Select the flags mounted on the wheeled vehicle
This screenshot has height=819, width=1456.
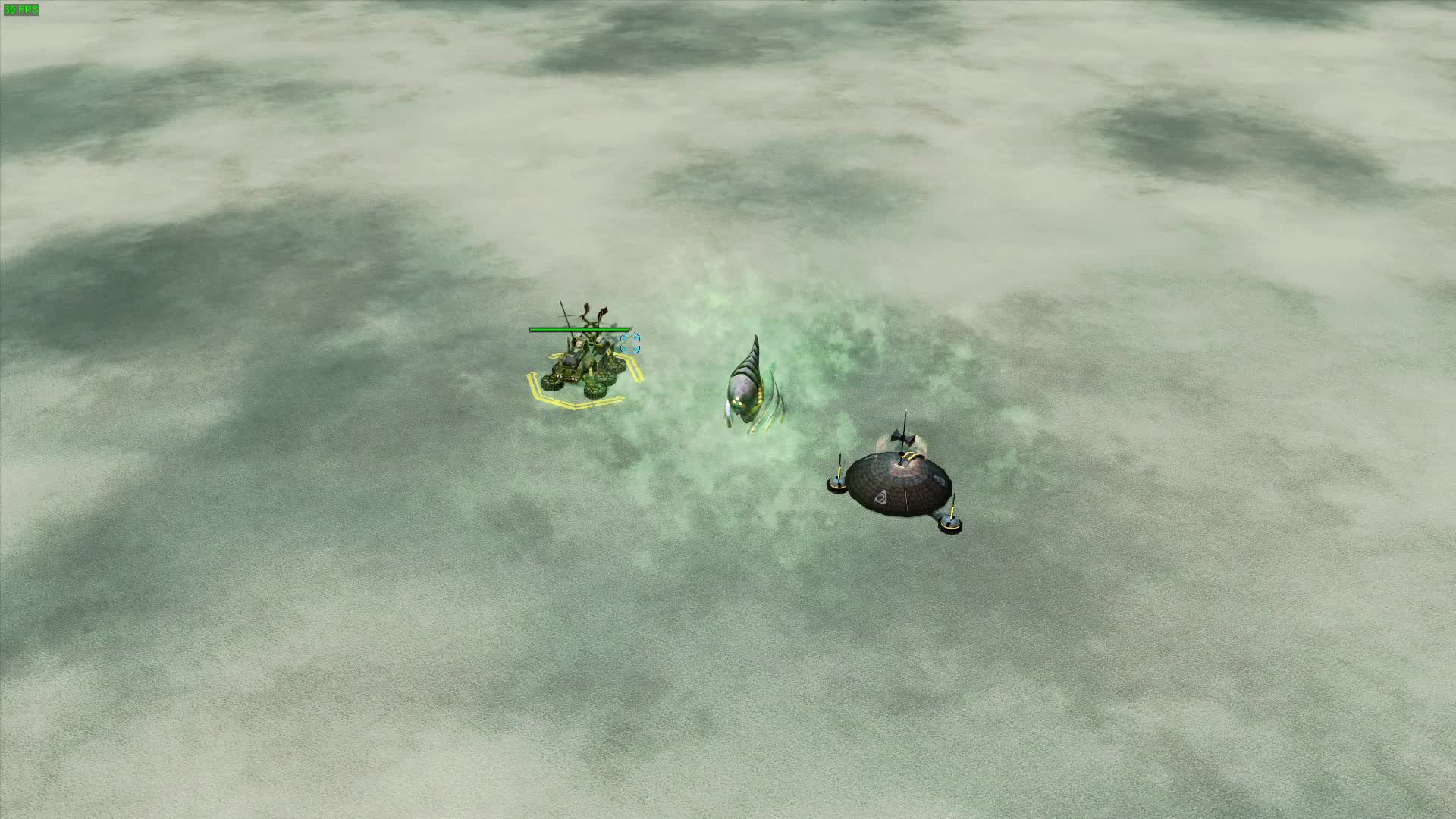click(595, 309)
